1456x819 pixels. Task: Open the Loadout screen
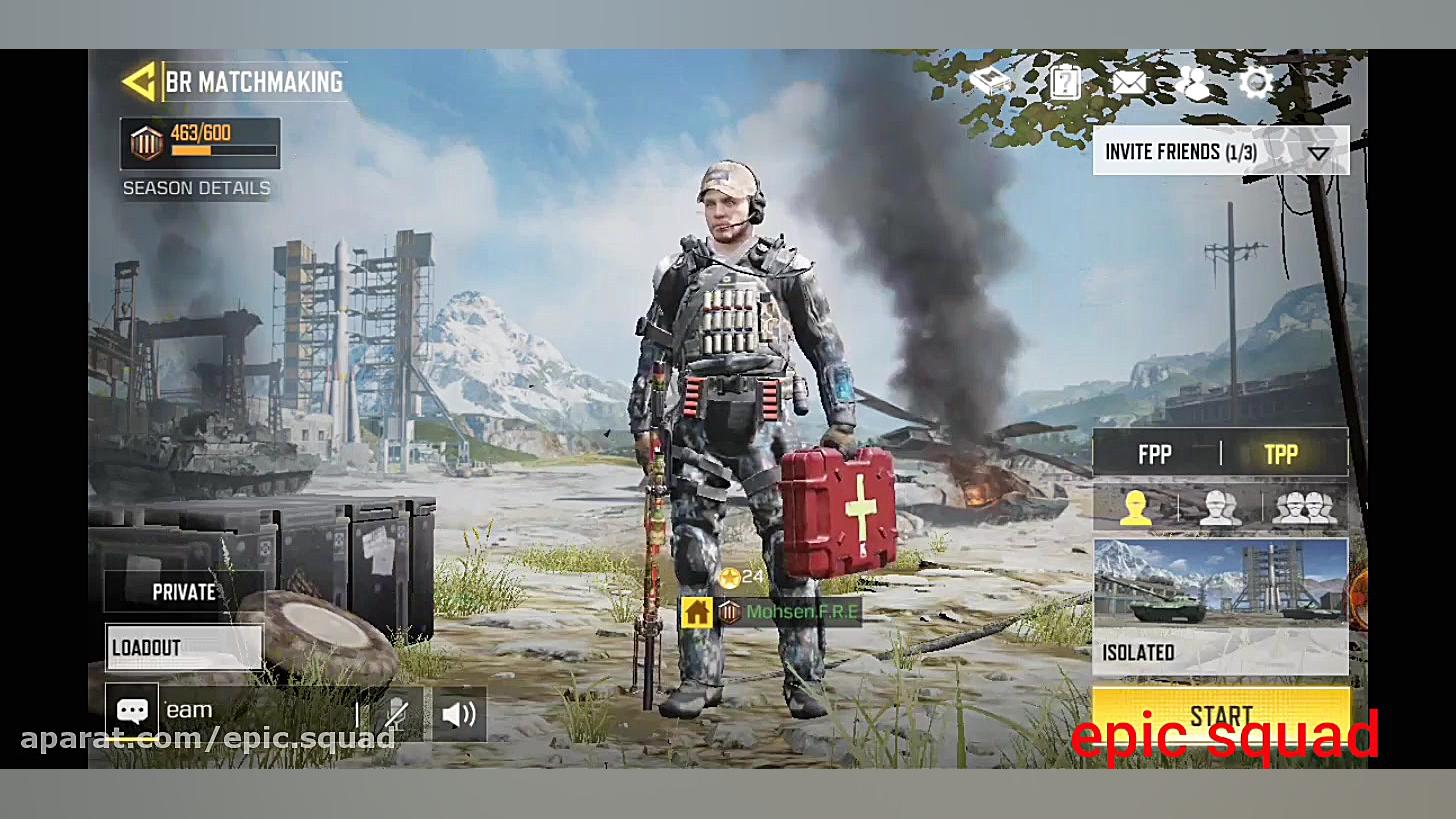click(x=184, y=647)
